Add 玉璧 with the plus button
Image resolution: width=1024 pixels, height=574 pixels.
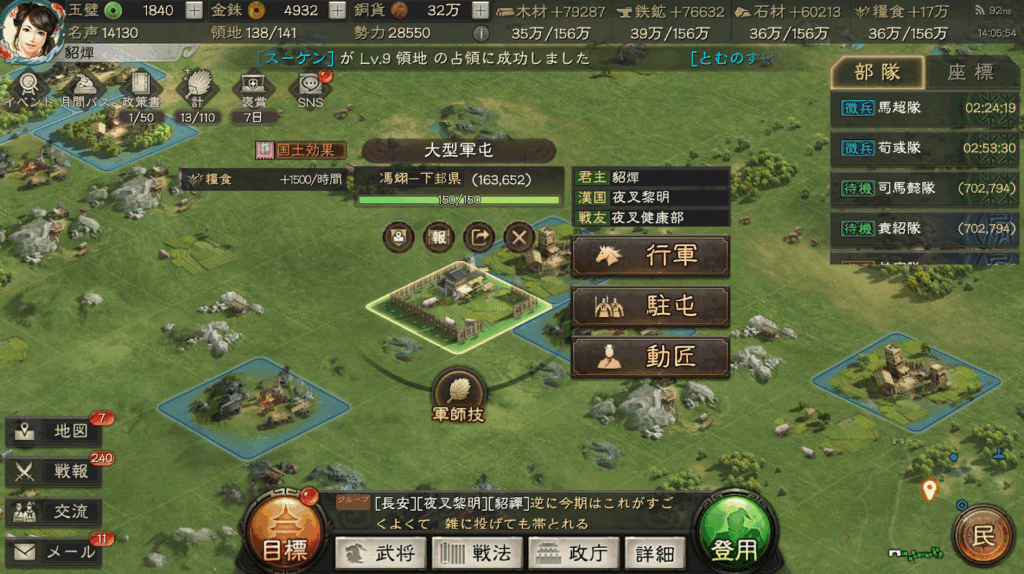[x=194, y=11]
